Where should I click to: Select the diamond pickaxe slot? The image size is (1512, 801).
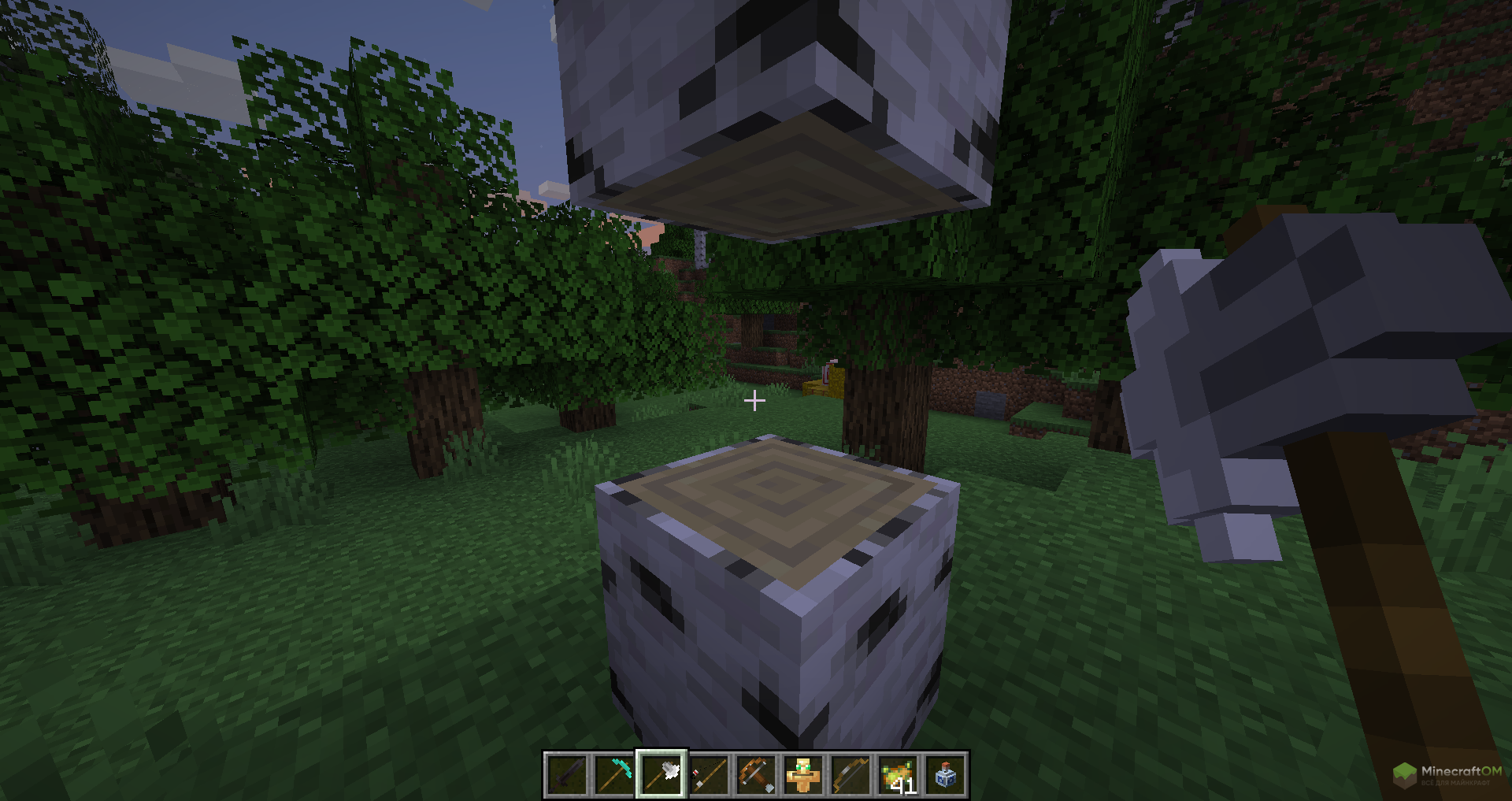[614, 775]
